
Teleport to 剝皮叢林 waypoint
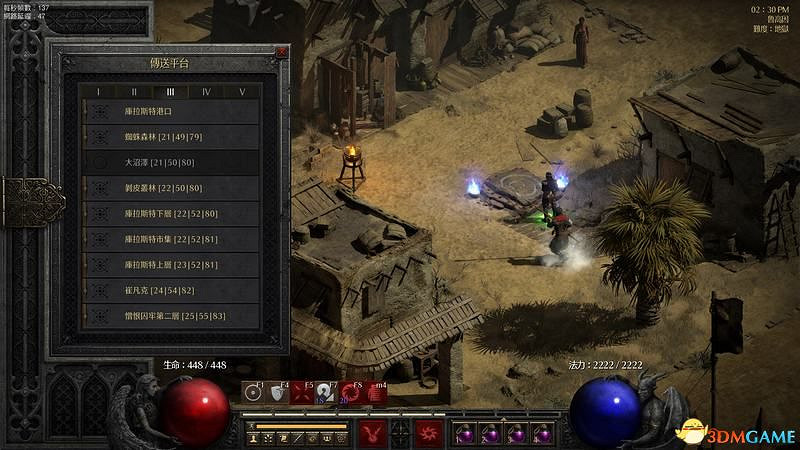[170, 188]
